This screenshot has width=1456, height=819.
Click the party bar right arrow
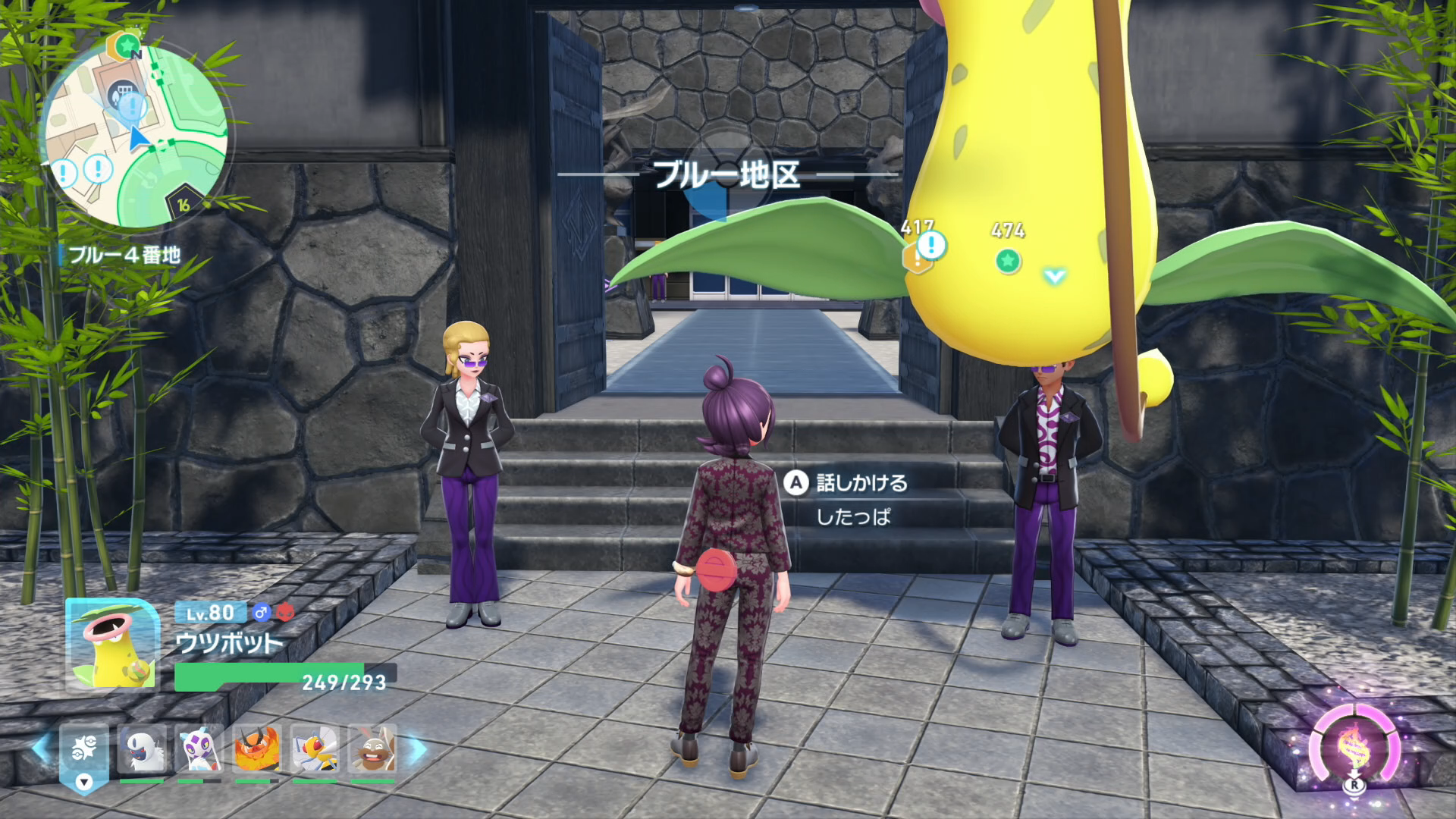tap(418, 749)
